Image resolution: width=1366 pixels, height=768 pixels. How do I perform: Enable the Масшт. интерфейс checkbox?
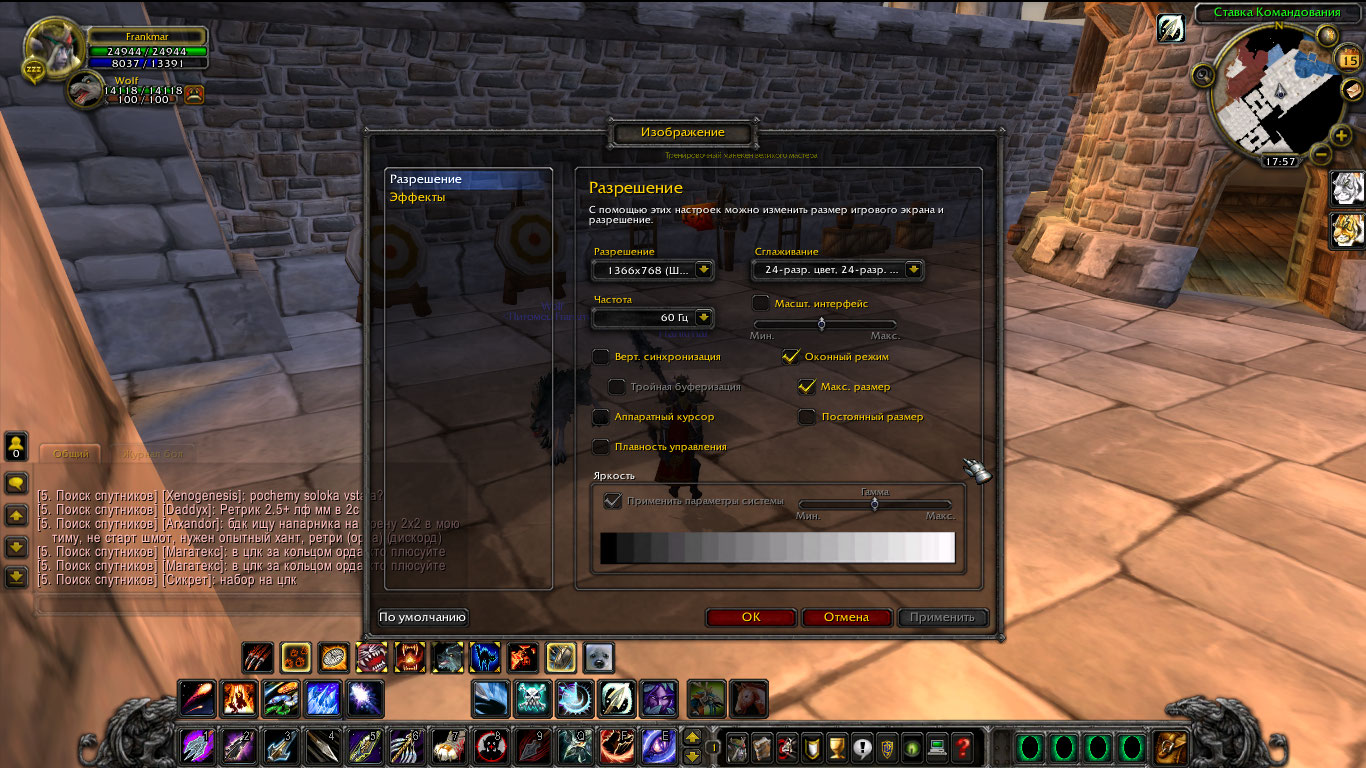[x=761, y=303]
